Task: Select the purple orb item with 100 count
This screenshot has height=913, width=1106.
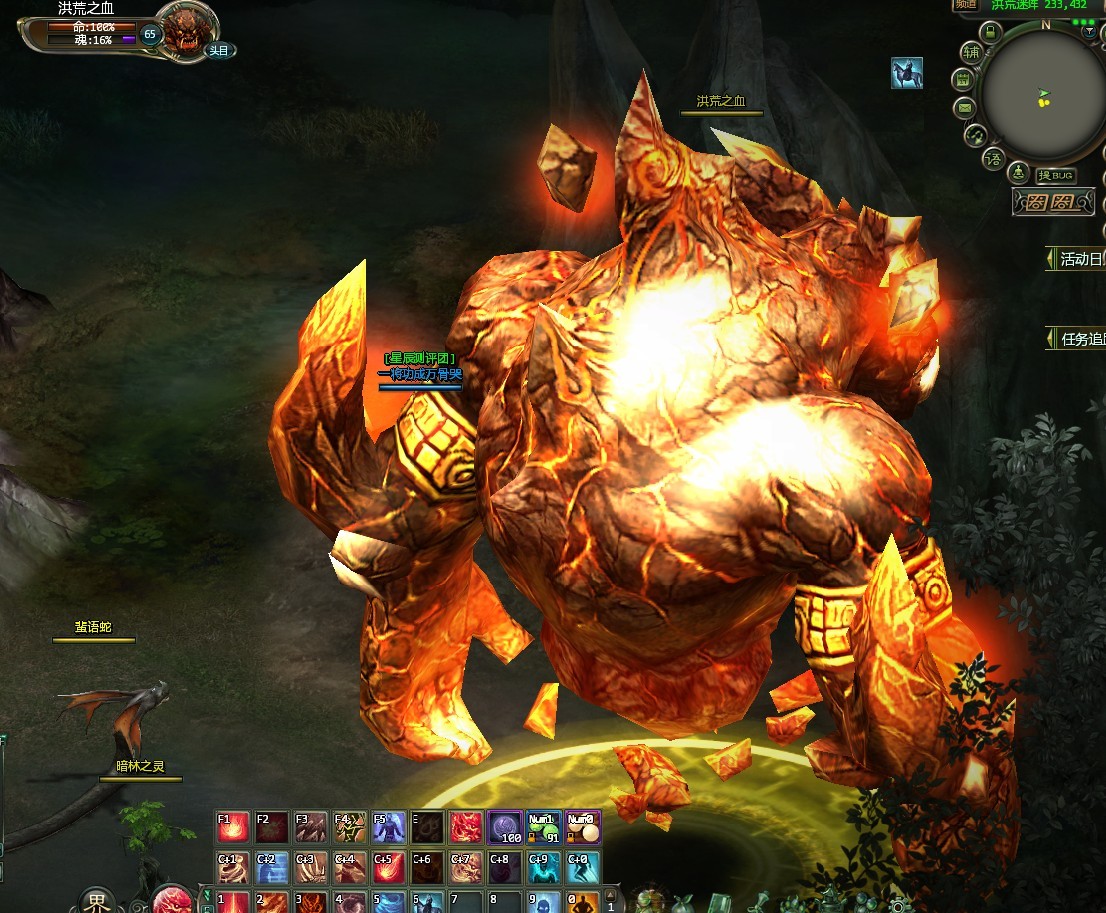Action: pyautogui.click(x=505, y=828)
